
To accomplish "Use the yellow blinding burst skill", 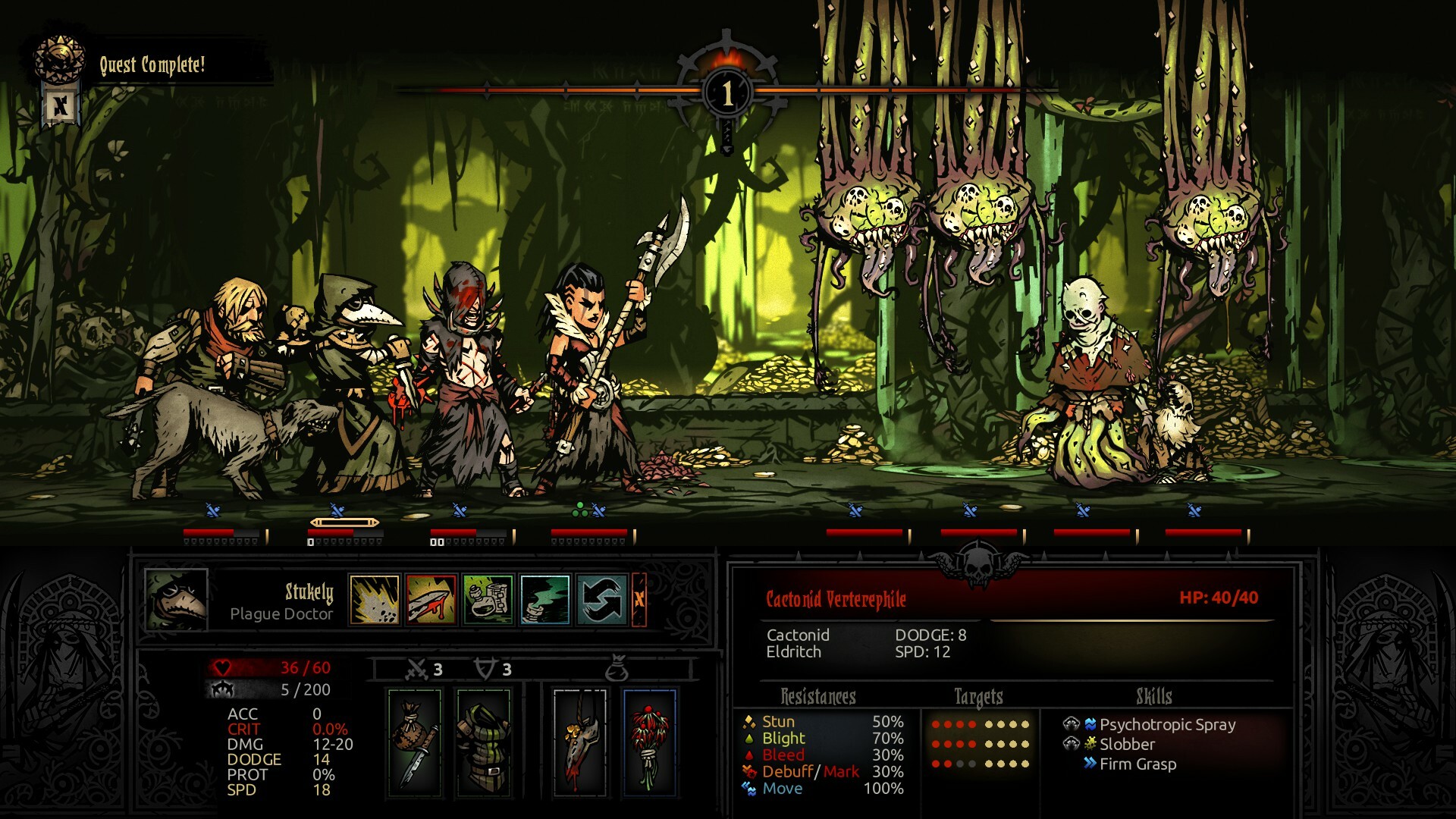I will click(375, 601).
